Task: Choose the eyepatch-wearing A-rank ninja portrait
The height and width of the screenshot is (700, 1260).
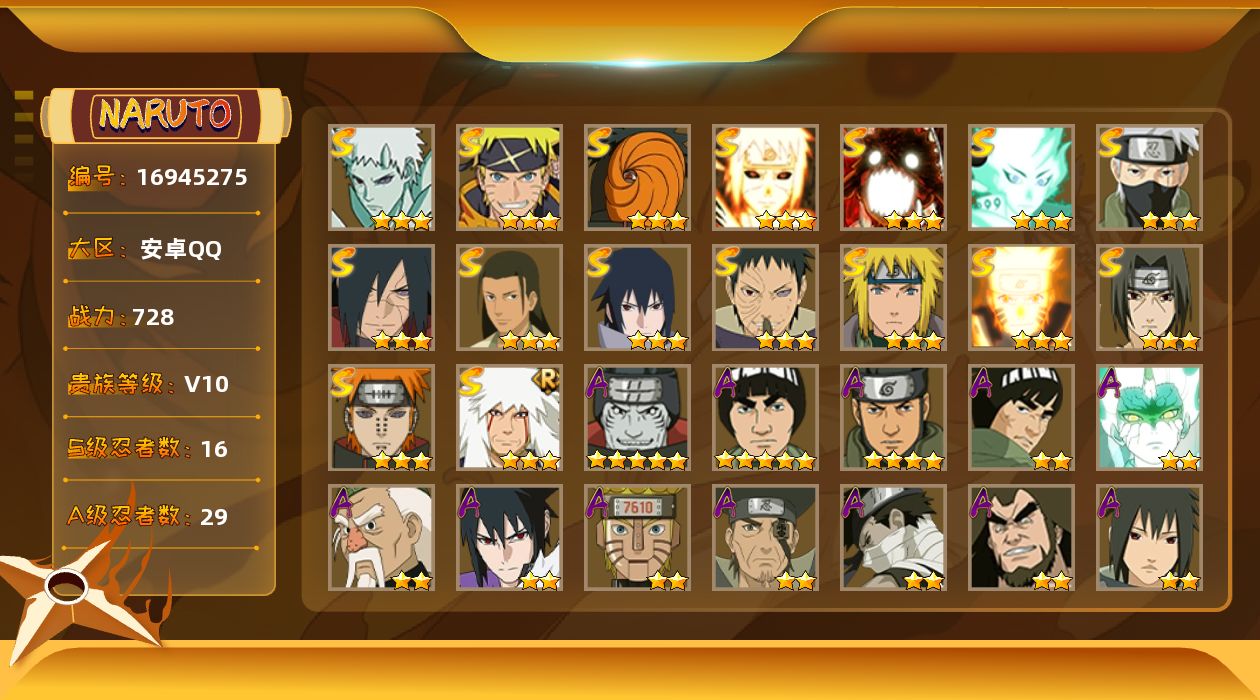Action: 765,537
